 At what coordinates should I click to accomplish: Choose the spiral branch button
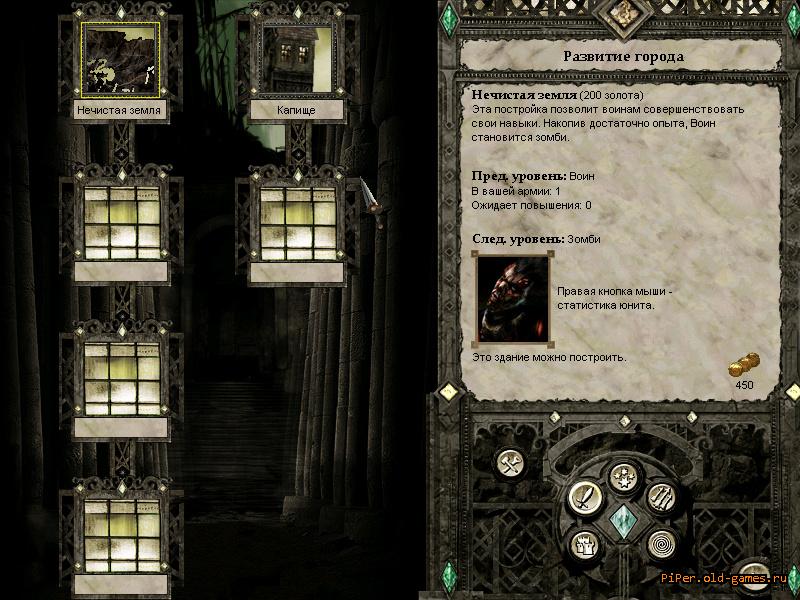coord(662,545)
